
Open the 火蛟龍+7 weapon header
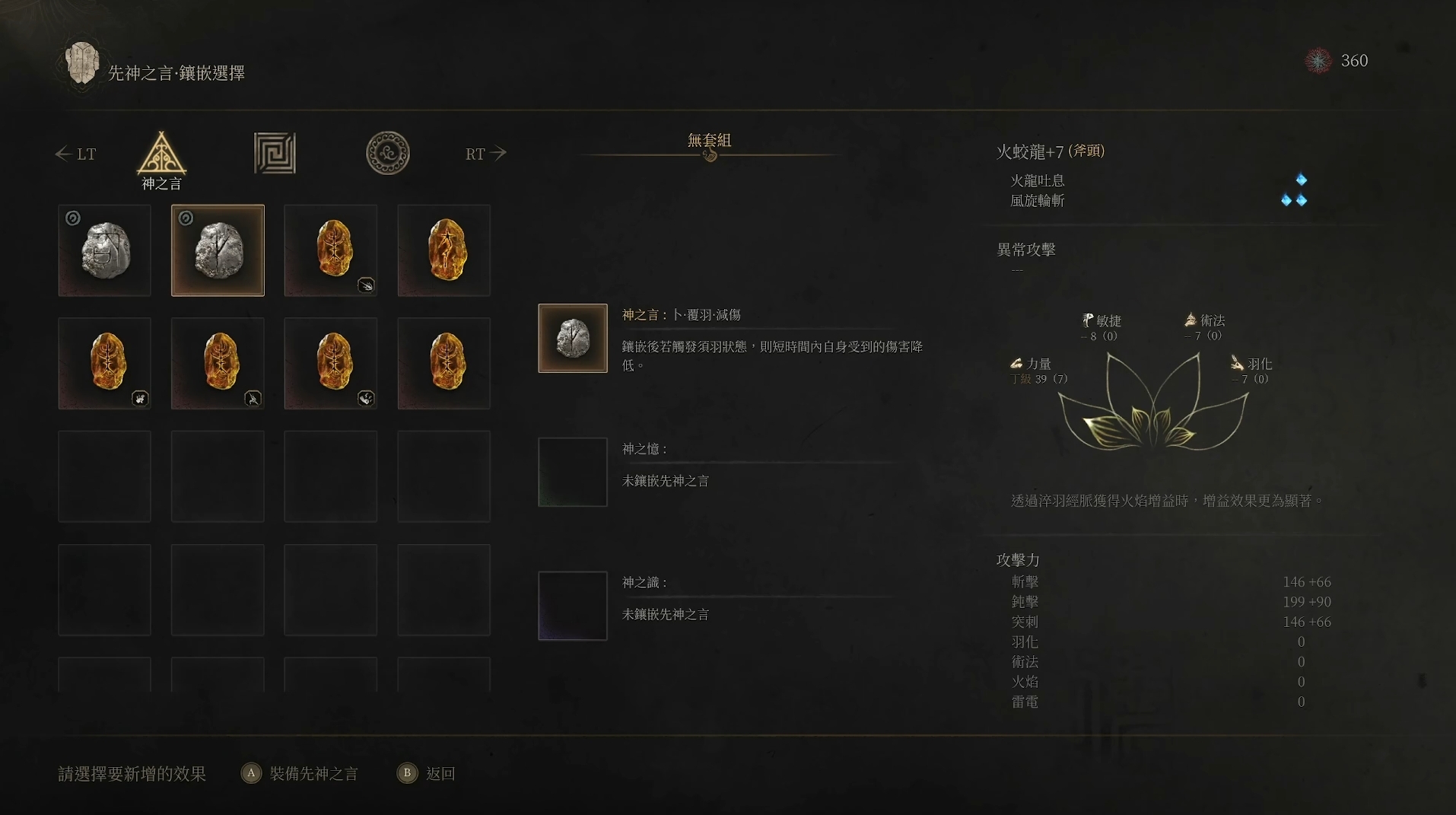1051,151
